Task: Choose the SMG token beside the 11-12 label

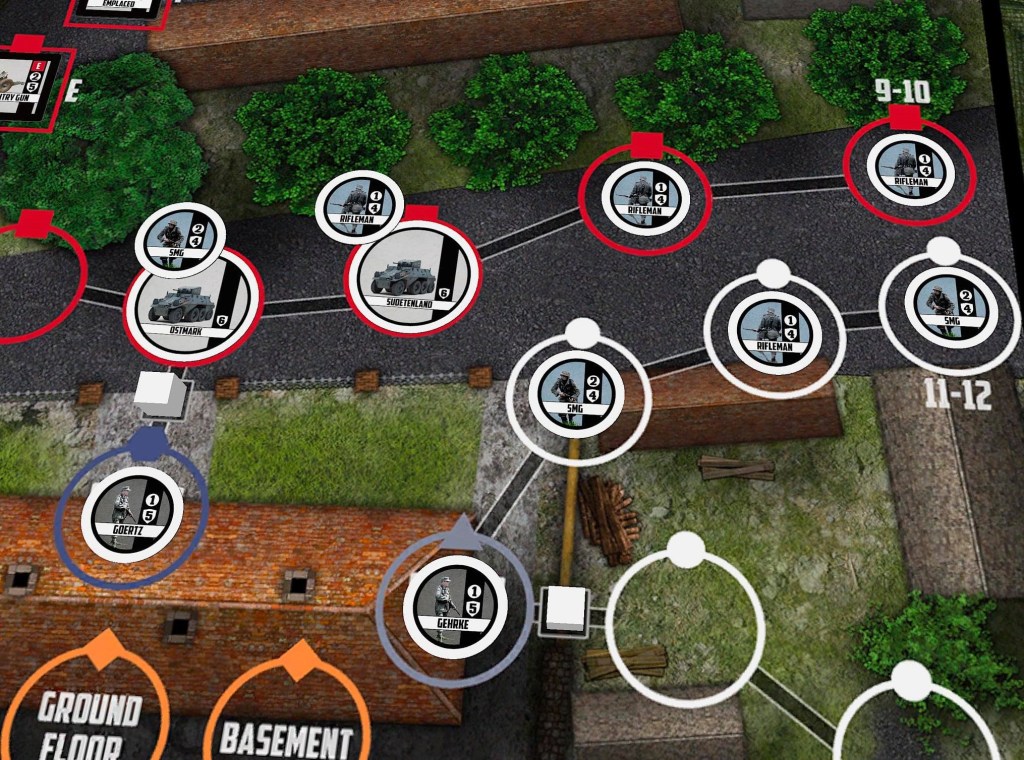Action: (949, 302)
